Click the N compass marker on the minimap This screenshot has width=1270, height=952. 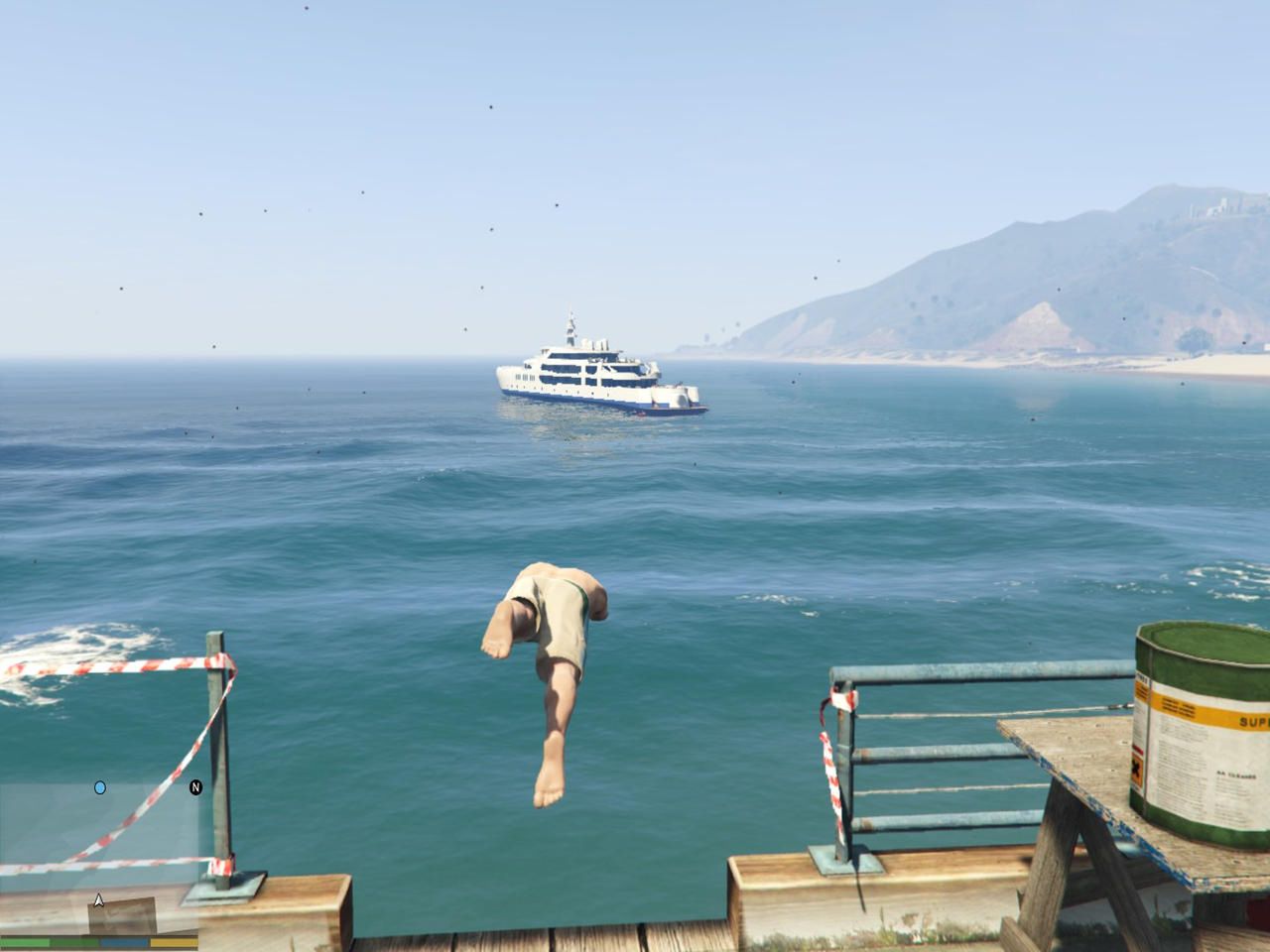click(x=195, y=787)
